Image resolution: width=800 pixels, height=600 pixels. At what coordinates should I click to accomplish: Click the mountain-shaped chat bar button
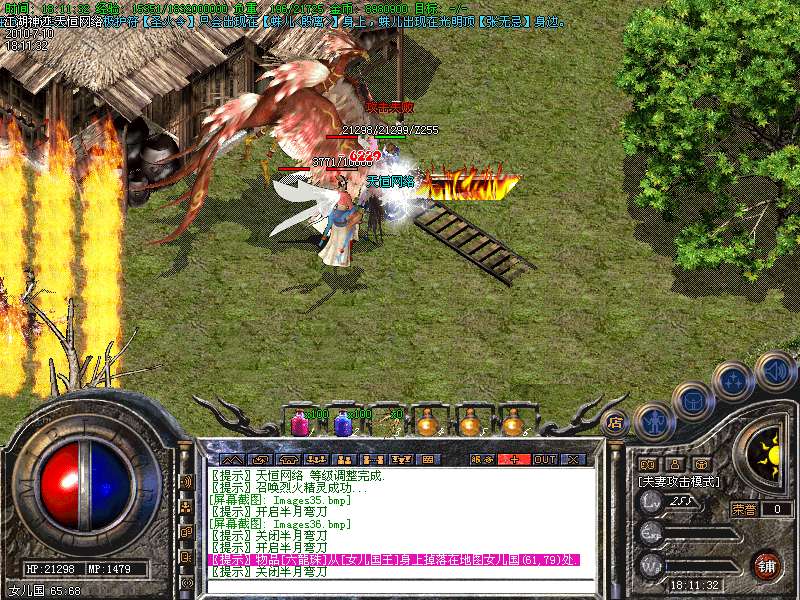(x=231, y=459)
